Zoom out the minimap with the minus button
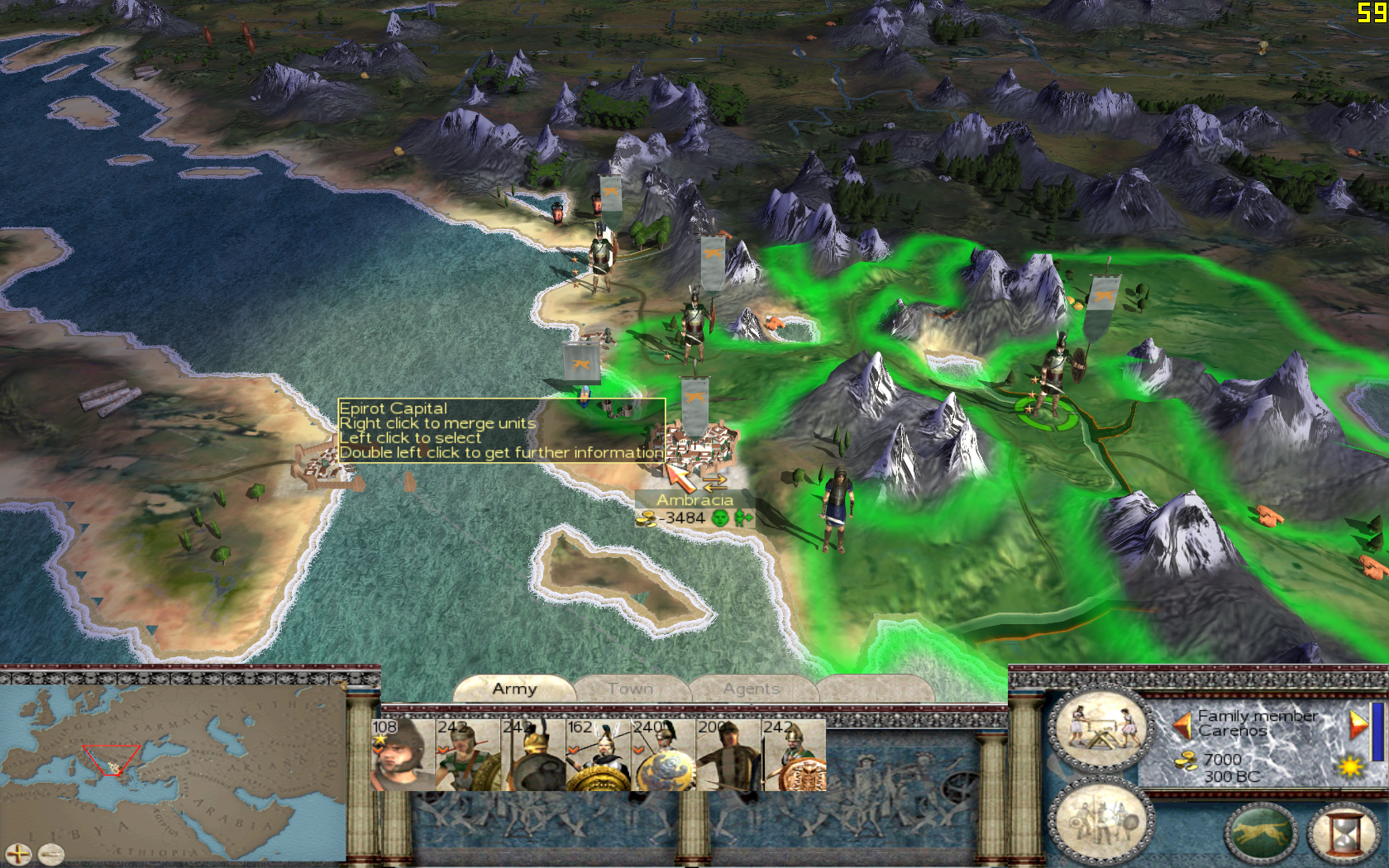The height and width of the screenshot is (868, 1389). [51, 854]
